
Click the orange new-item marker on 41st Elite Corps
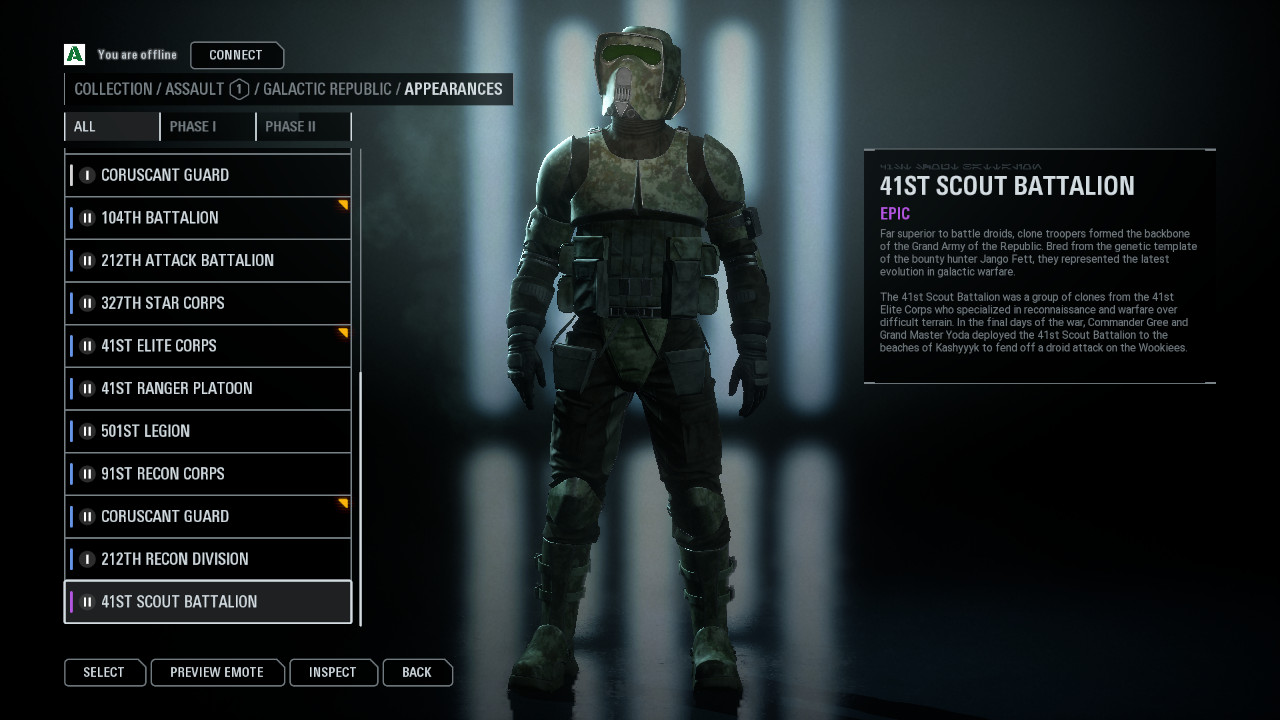(345, 332)
